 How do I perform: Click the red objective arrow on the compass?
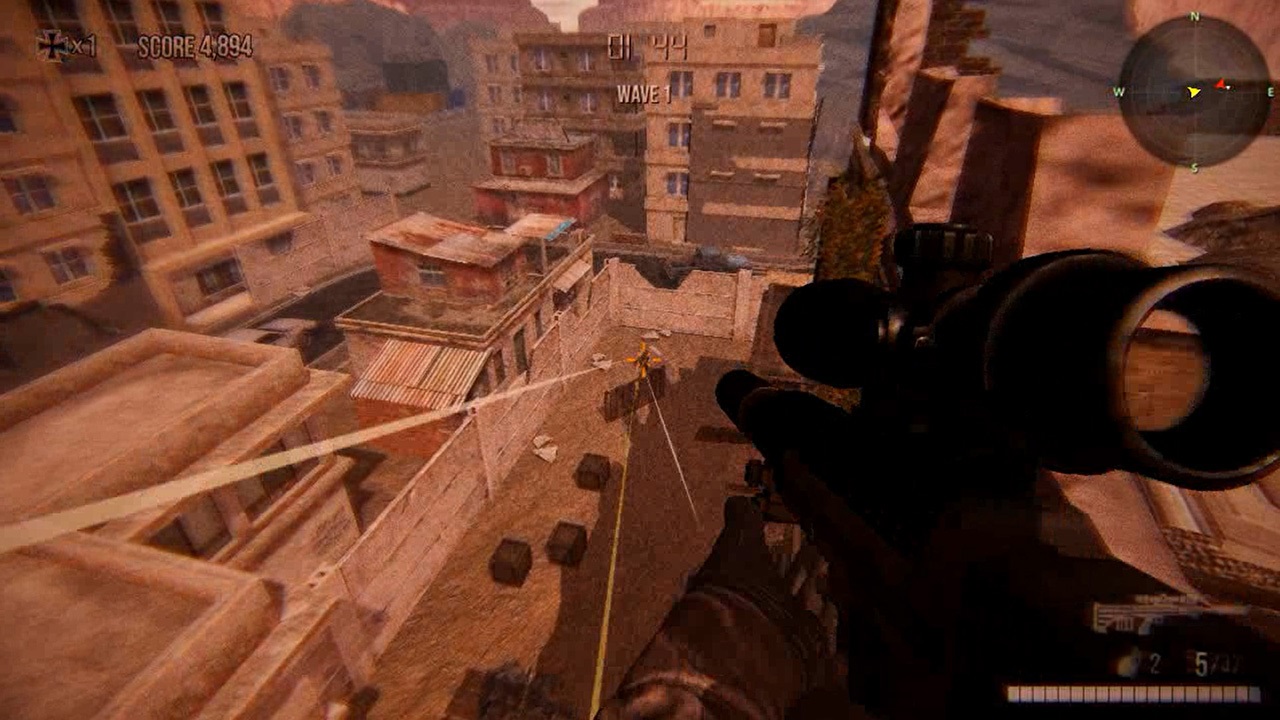[1219, 84]
